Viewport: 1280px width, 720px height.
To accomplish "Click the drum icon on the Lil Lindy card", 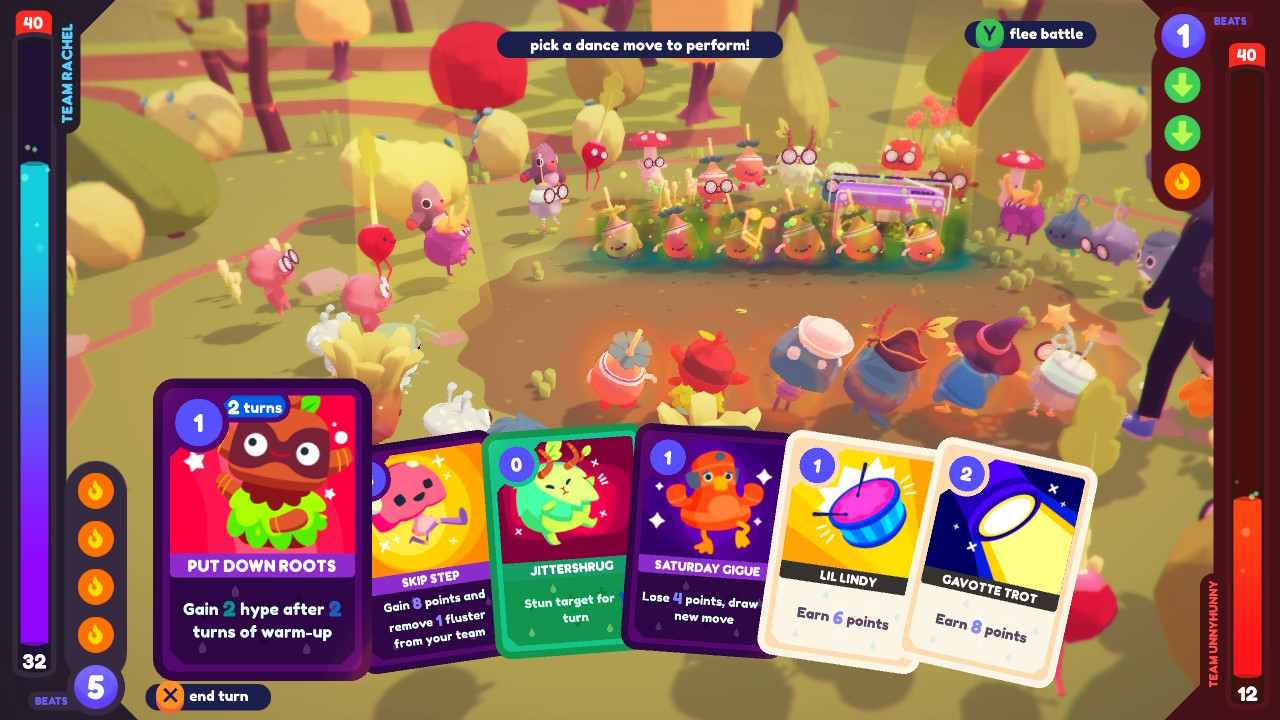I will tap(869, 512).
